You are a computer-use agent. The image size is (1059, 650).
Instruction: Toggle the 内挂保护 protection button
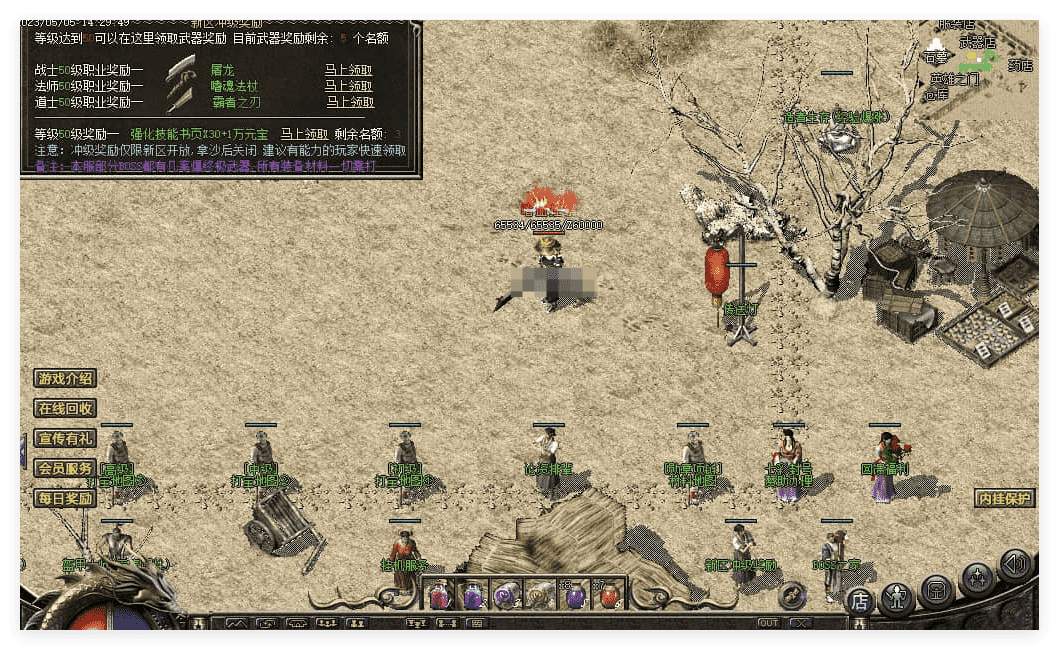tap(1004, 498)
